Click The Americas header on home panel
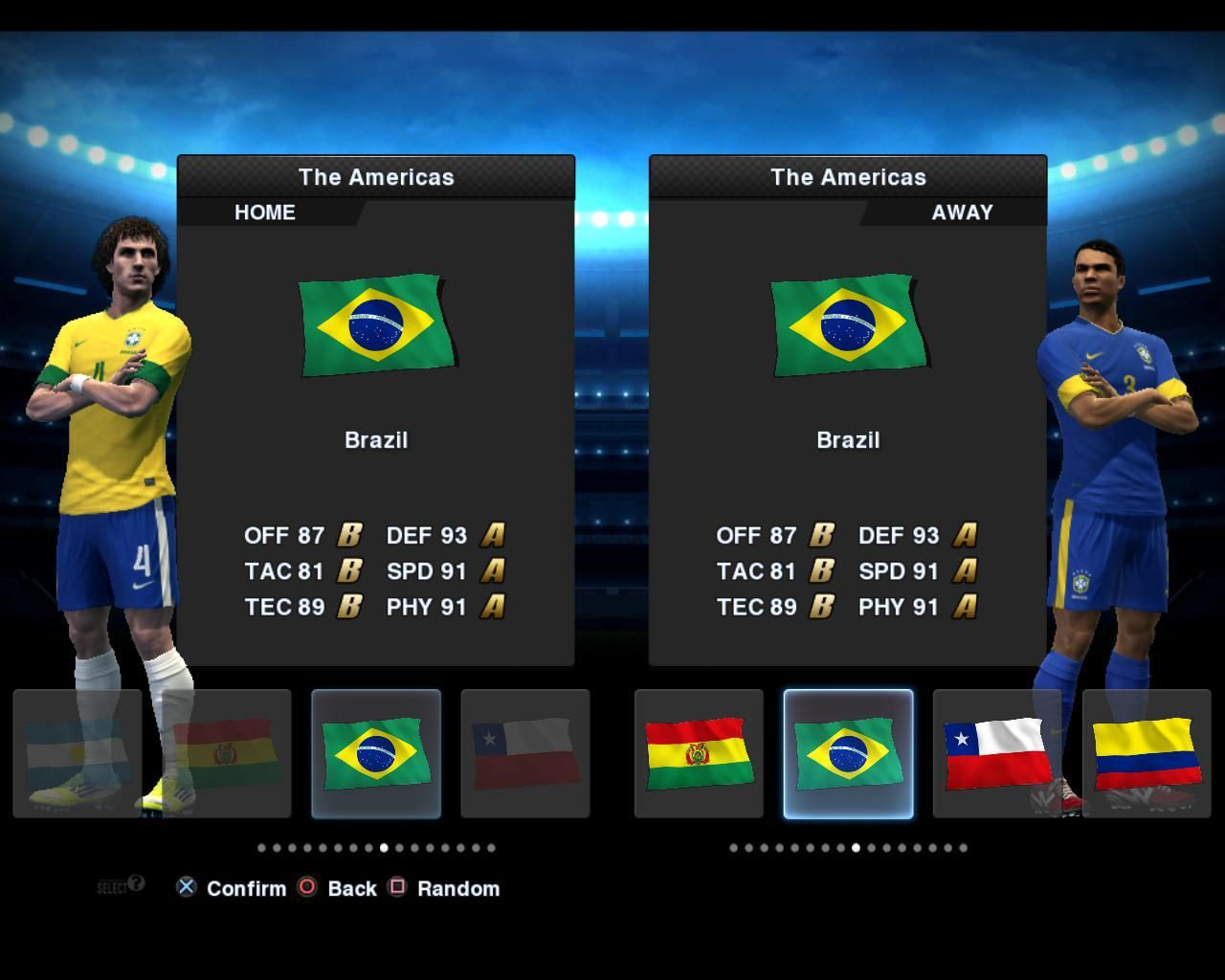The width and height of the screenshot is (1225, 980). tap(377, 177)
